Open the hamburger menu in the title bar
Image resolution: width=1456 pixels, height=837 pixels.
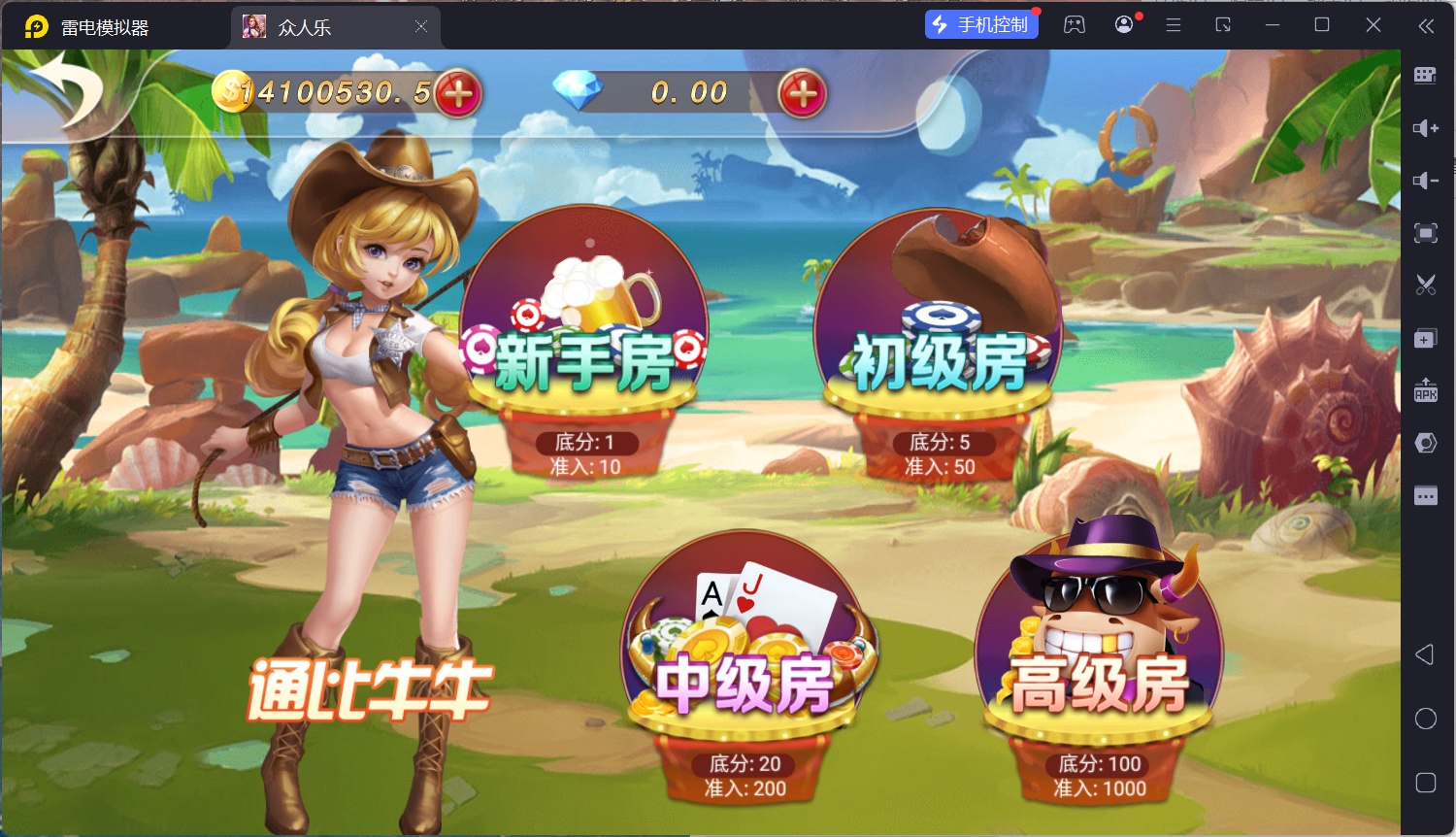pyautogui.click(x=1173, y=24)
